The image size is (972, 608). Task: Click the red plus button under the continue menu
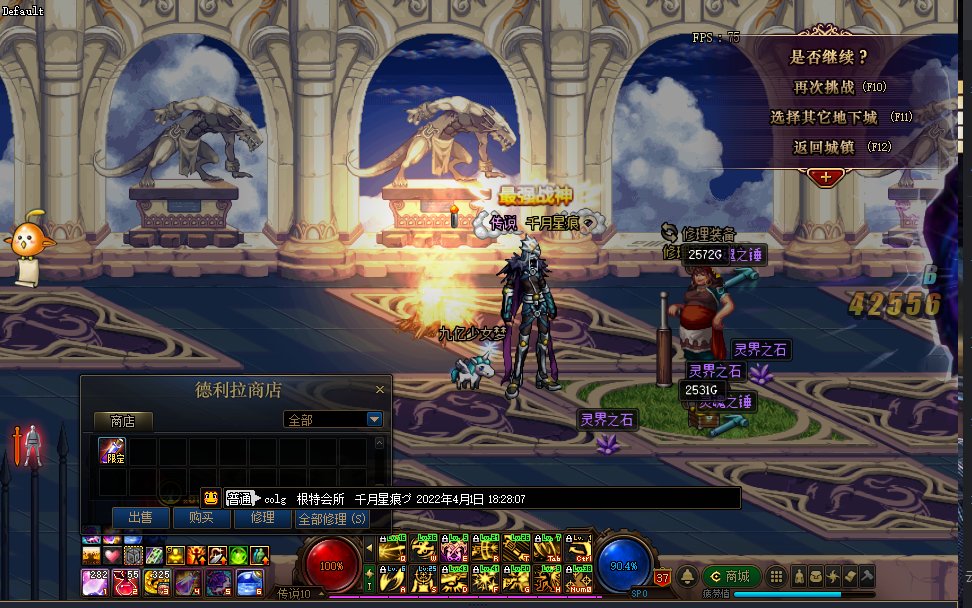pyautogui.click(x=826, y=177)
